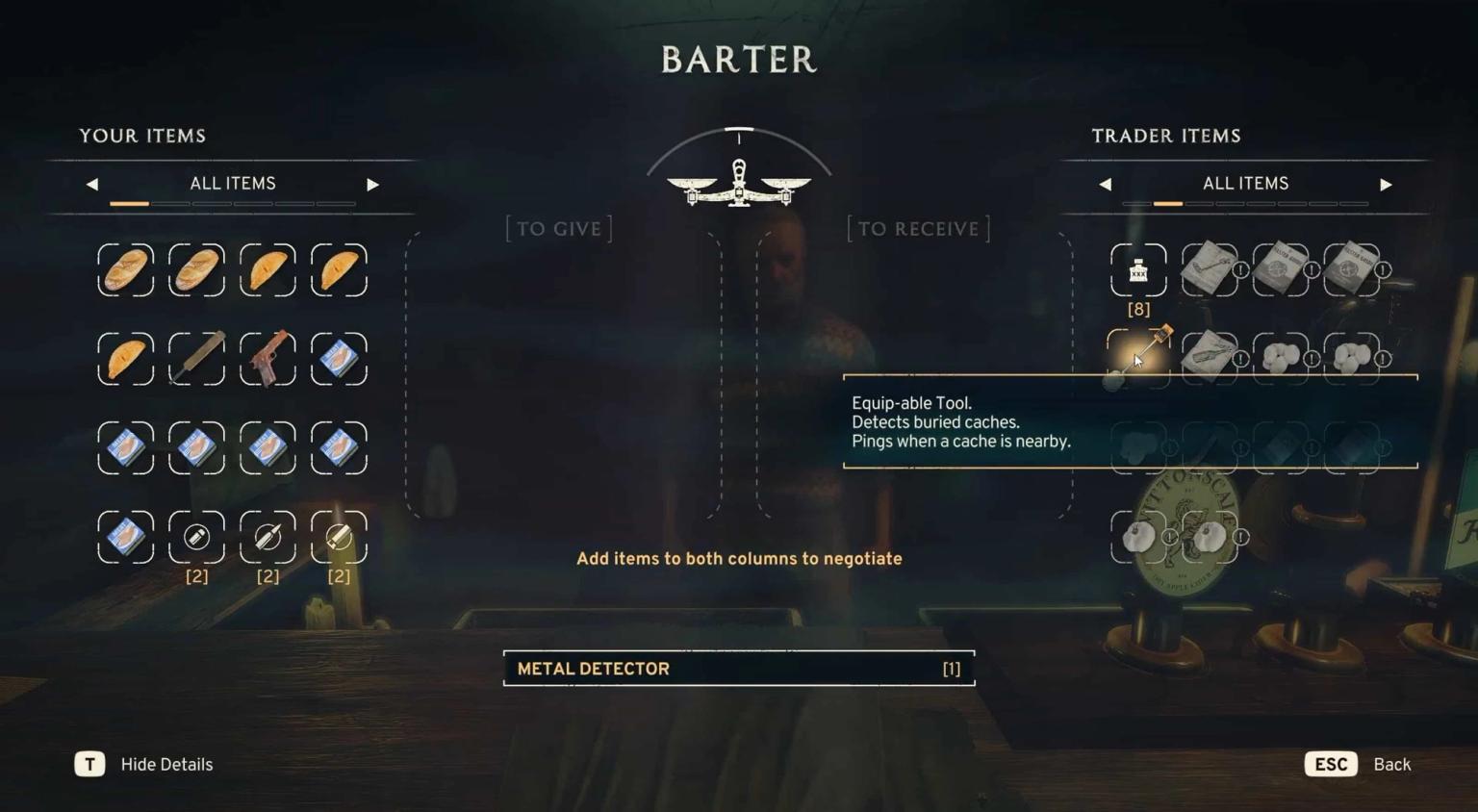
Task: Select the pistol in your inventory
Action: (268, 358)
